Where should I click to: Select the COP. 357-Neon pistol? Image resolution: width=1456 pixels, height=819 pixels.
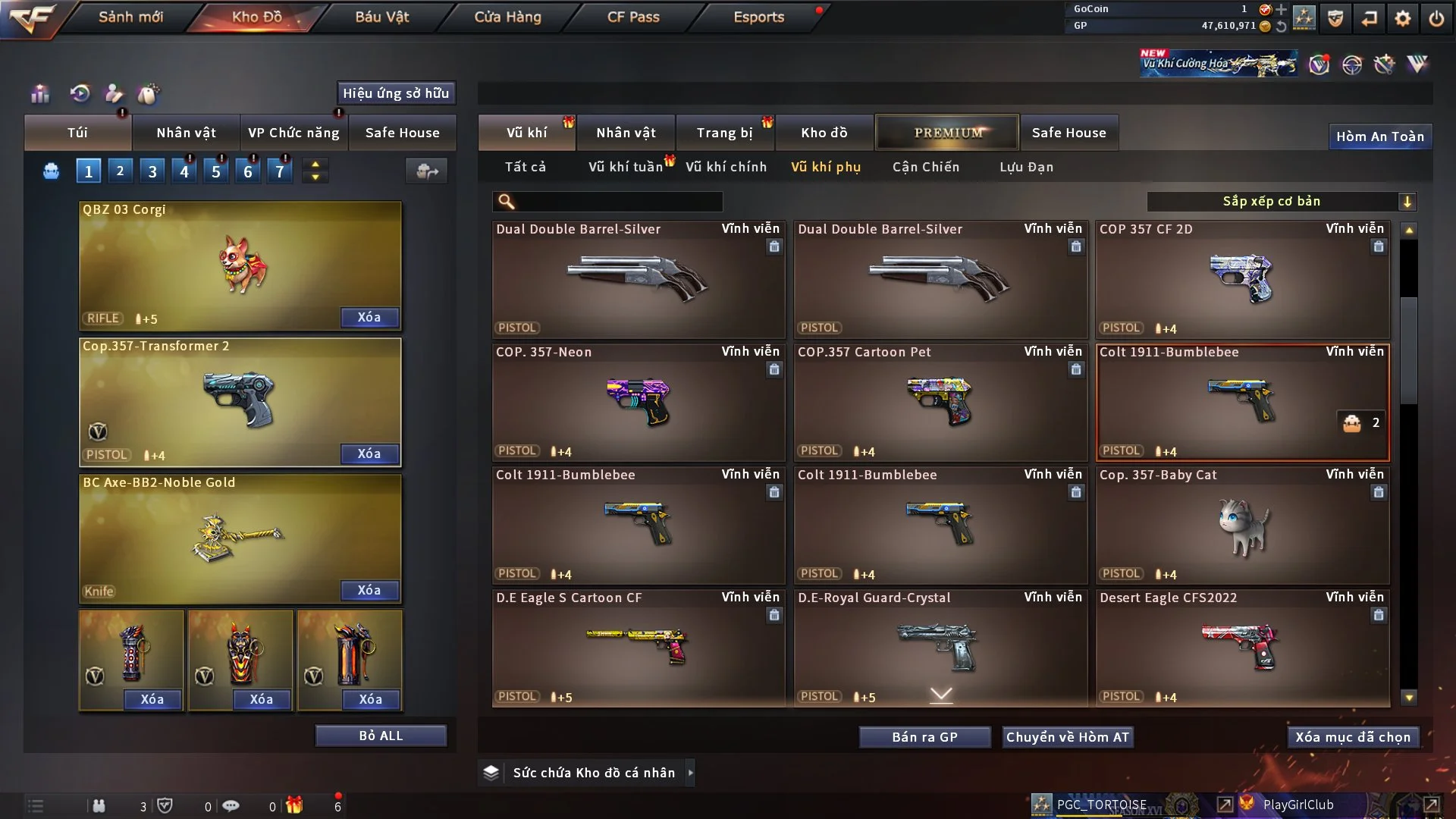coord(638,403)
